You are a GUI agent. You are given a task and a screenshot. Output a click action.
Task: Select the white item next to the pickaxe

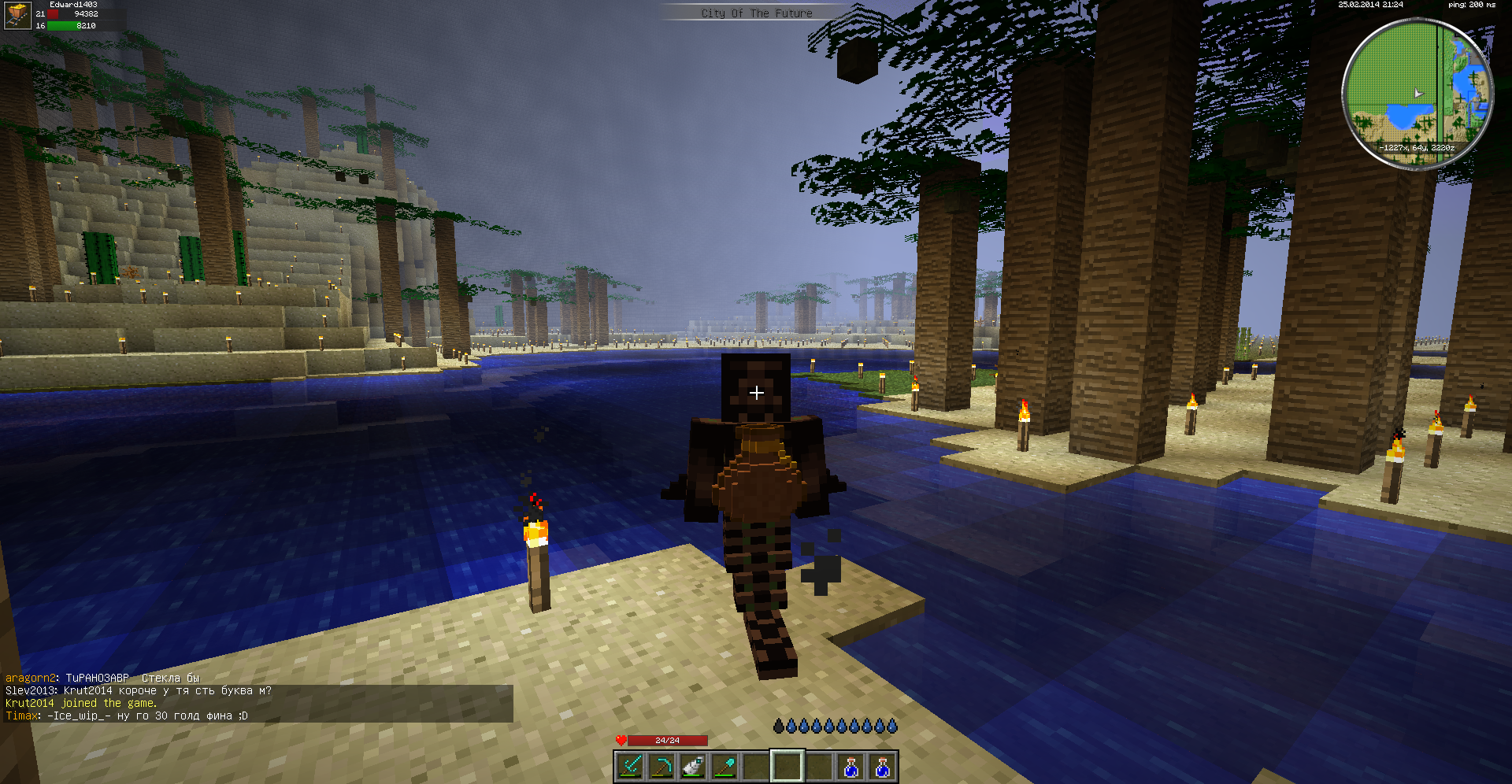694,766
